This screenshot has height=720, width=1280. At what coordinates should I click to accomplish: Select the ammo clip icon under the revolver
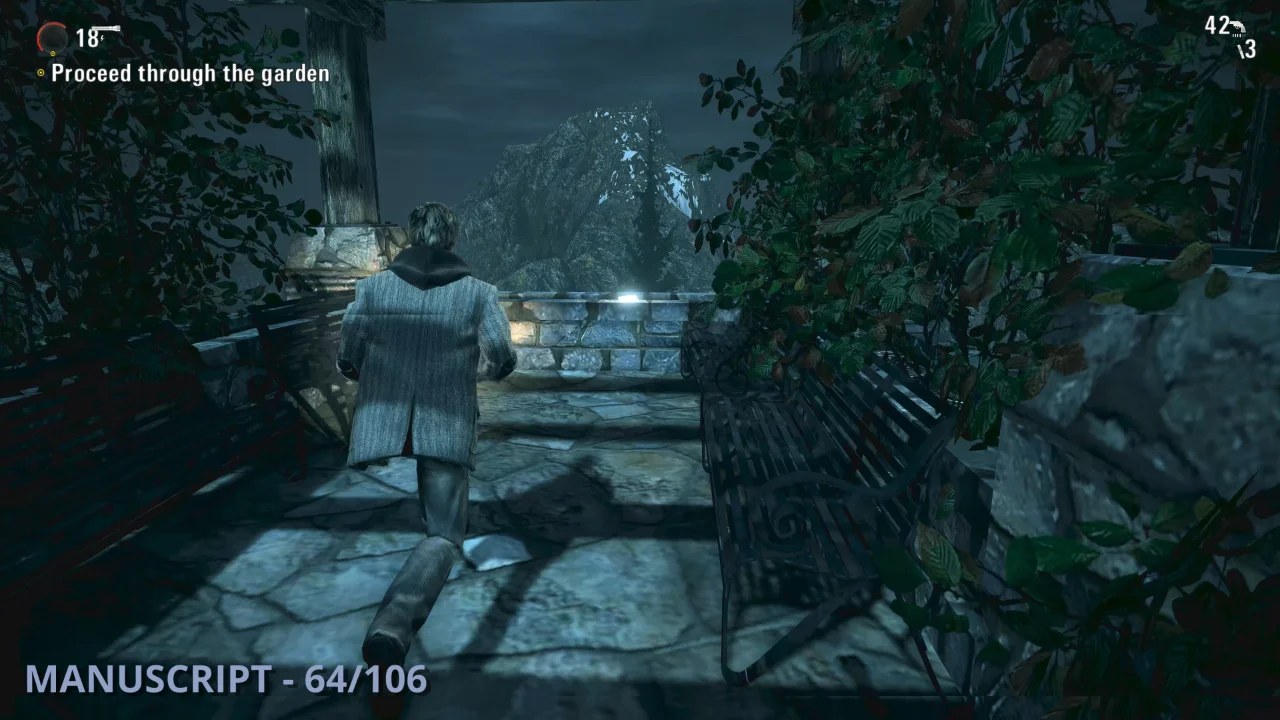pyautogui.click(x=1238, y=36)
